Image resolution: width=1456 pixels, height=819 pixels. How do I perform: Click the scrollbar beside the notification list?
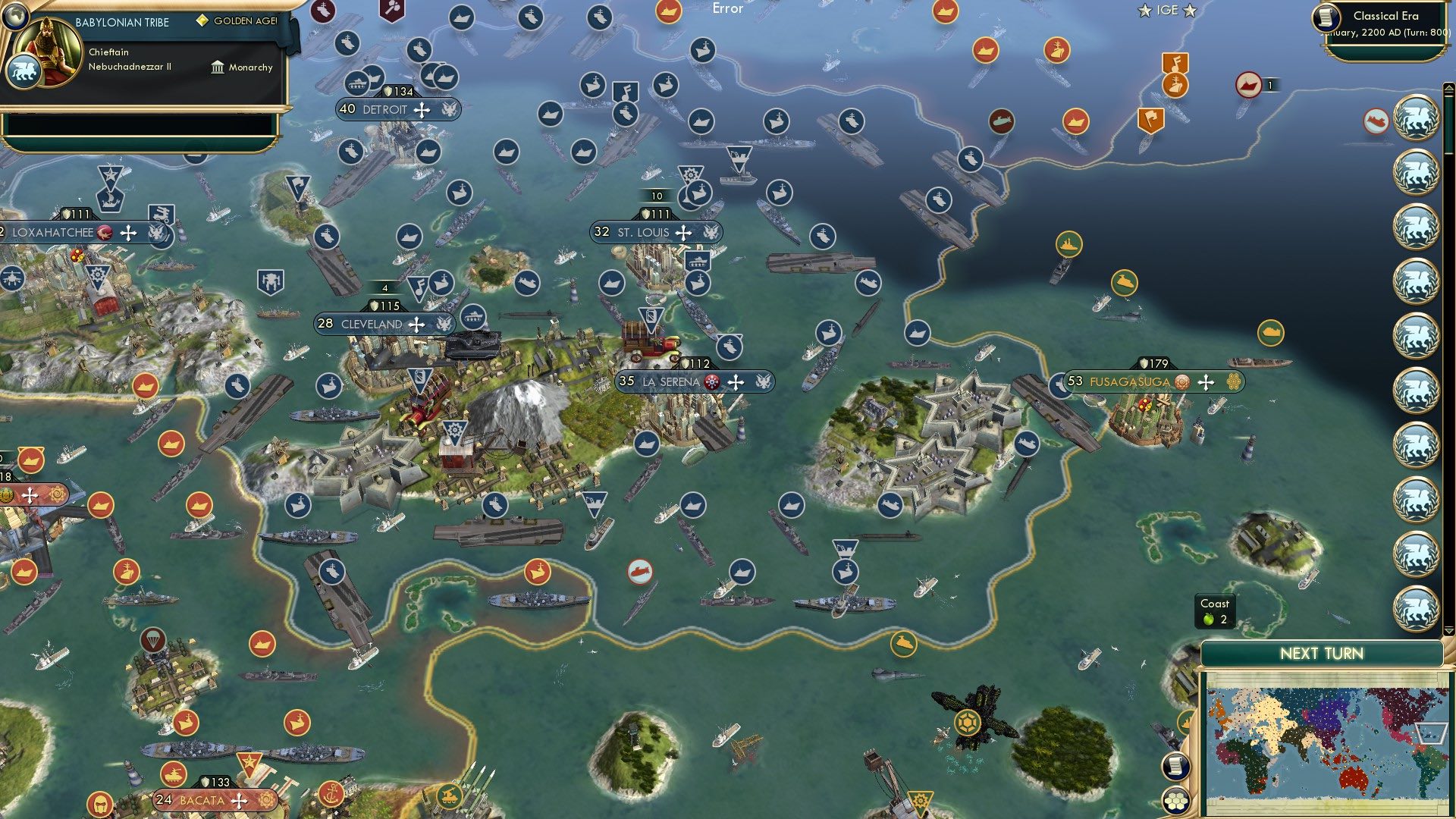tap(1447, 303)
